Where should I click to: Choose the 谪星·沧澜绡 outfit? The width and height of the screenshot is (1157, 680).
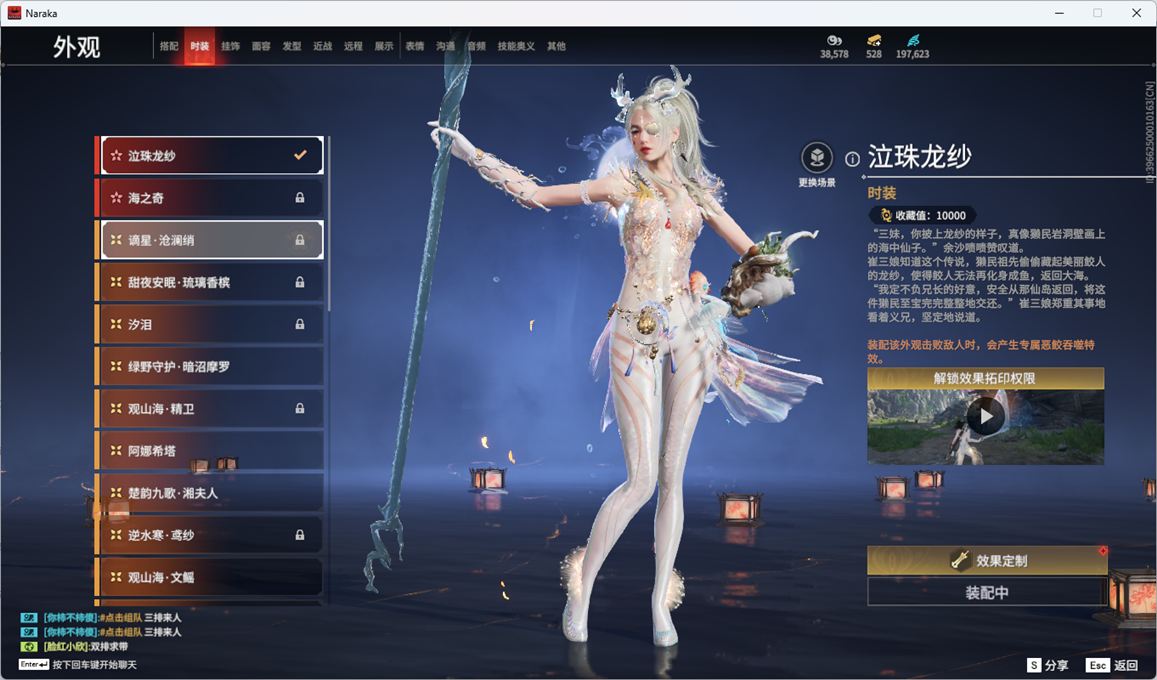click(210, 240)
